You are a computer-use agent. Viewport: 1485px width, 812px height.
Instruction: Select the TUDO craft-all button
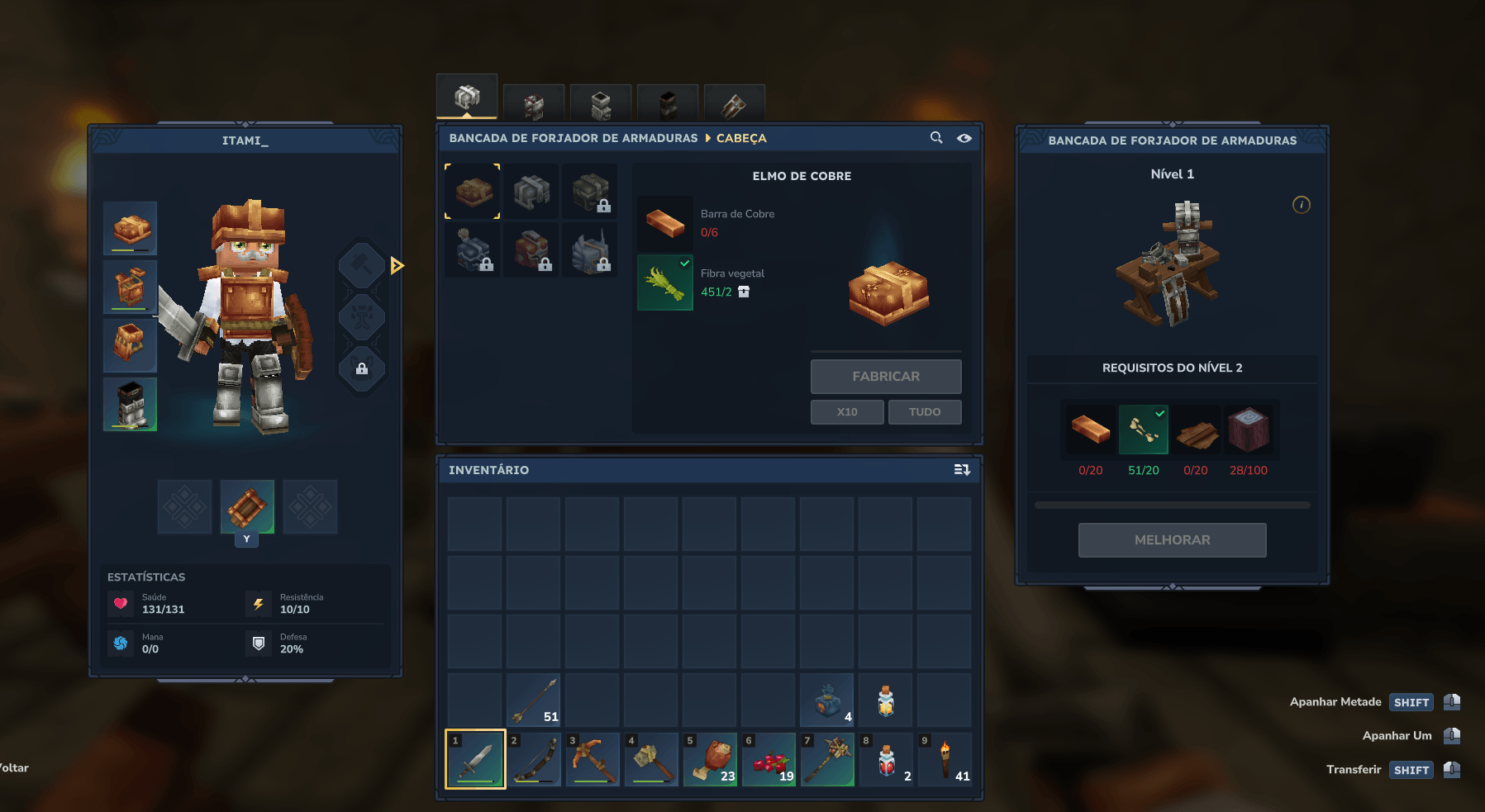(924, 411)
